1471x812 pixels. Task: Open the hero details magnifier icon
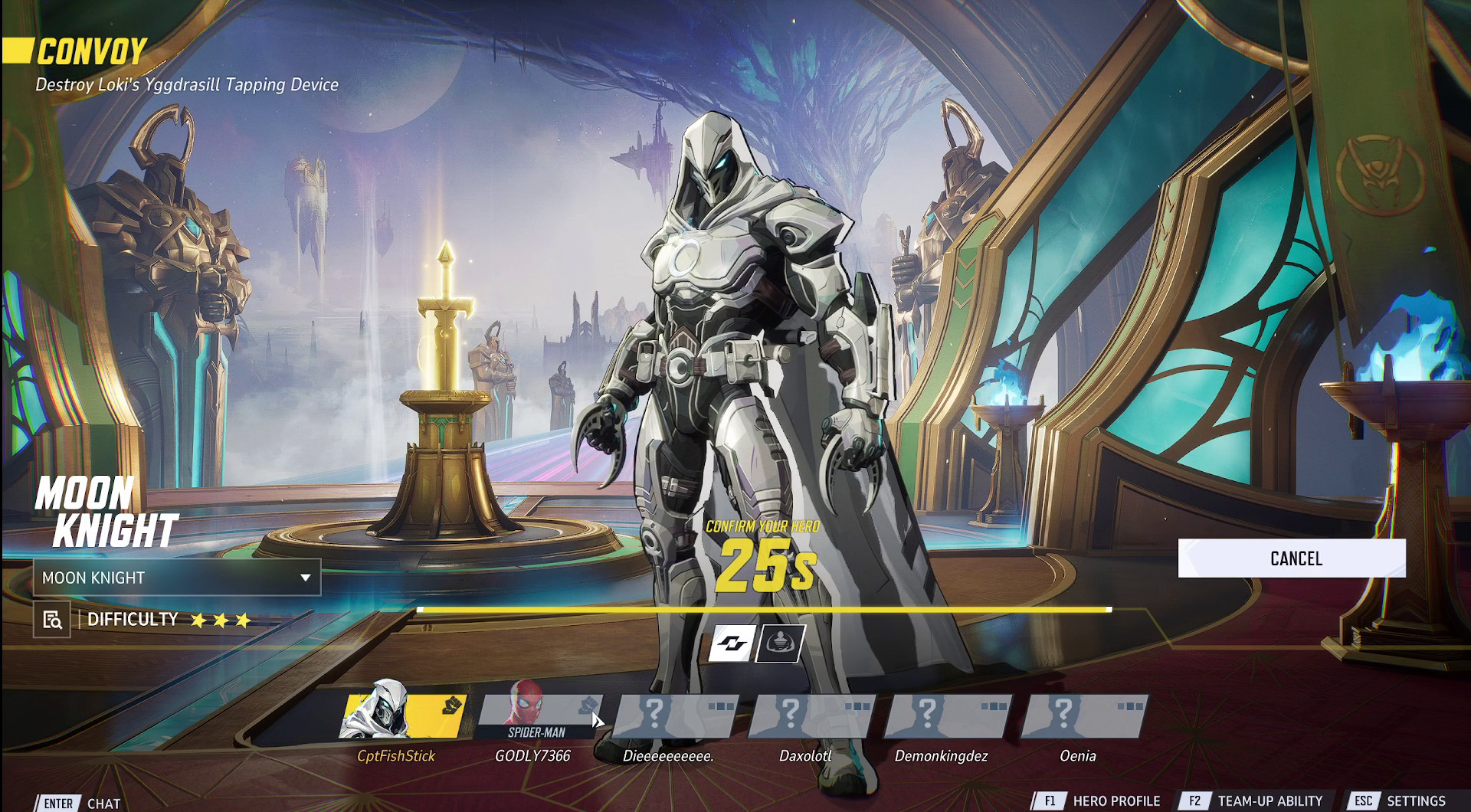point(52,620)
